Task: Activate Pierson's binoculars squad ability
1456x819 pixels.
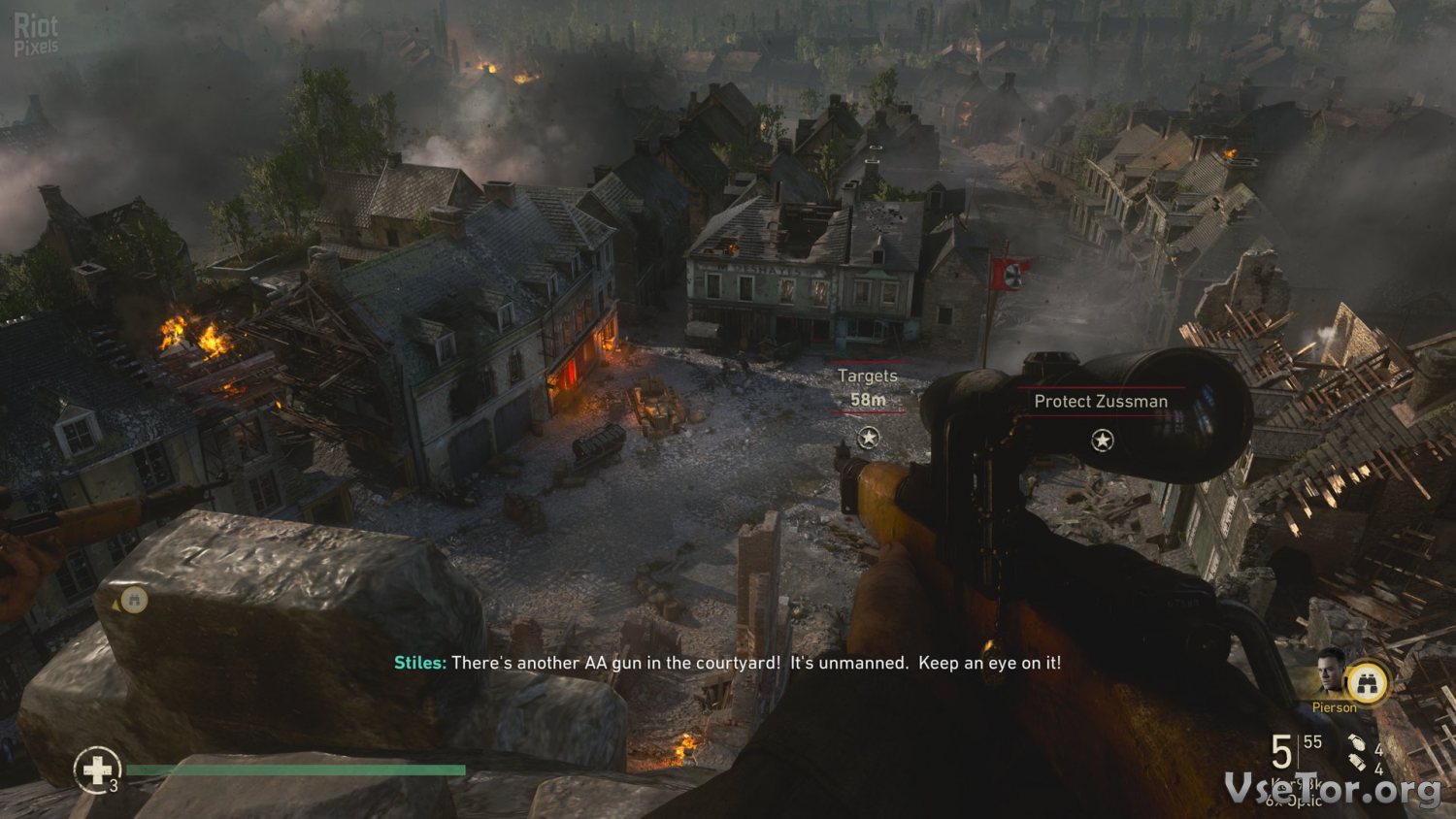Action: click(1368, 683)
